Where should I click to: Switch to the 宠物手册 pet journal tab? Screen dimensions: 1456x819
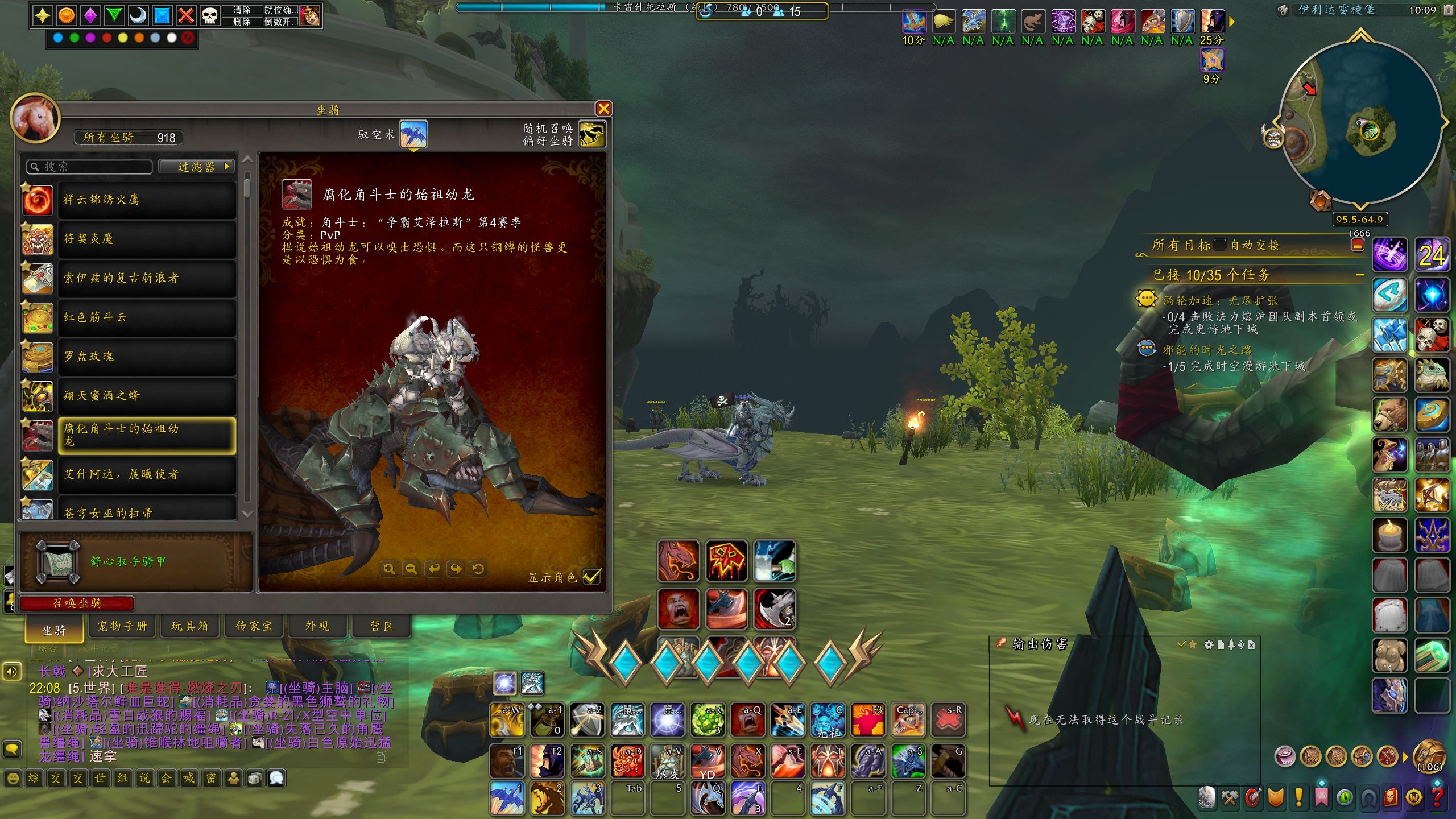tap(122, 626)
